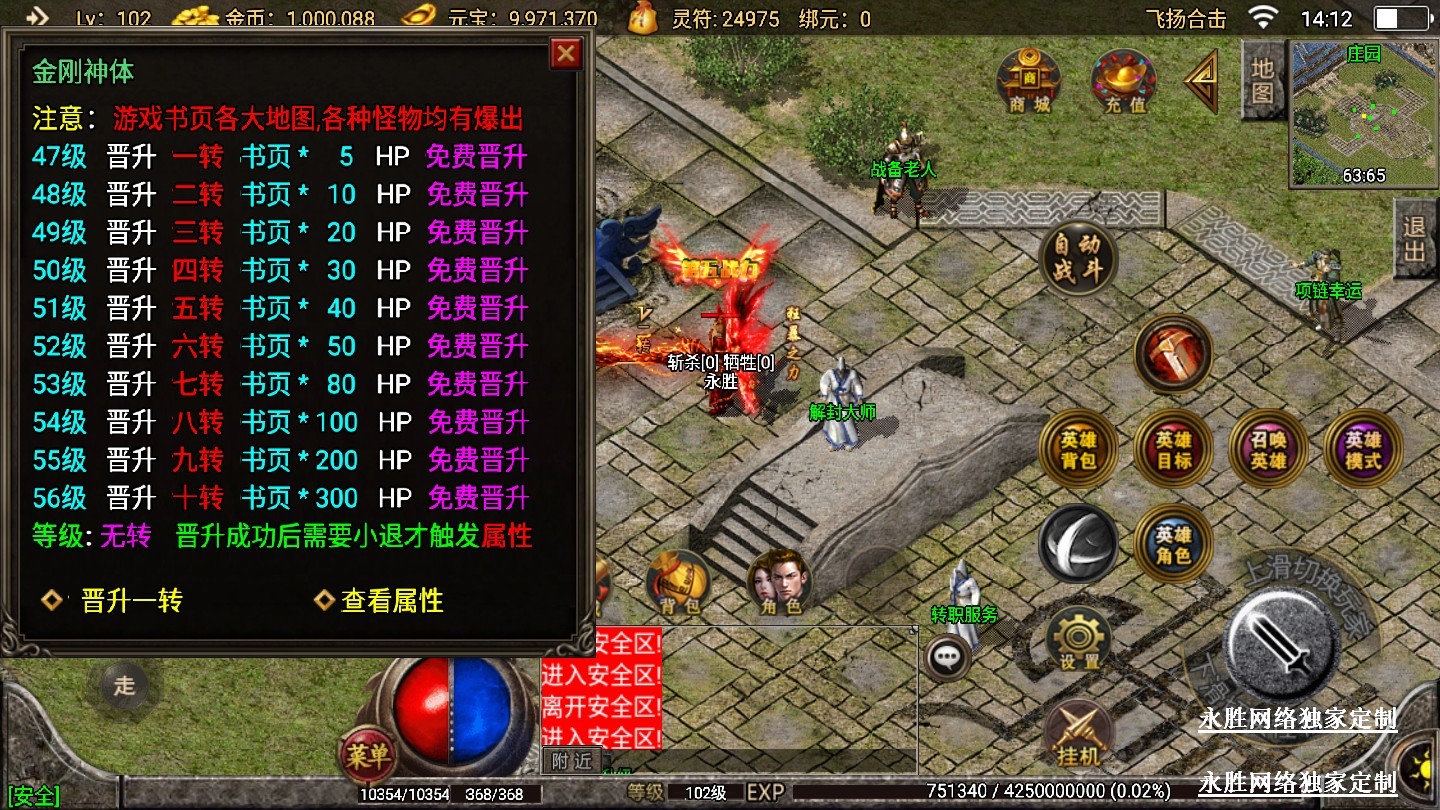Open the 英雄角色 hero character panel
This screenshot has width=1440, height=810.
[x=1173, y=545]
